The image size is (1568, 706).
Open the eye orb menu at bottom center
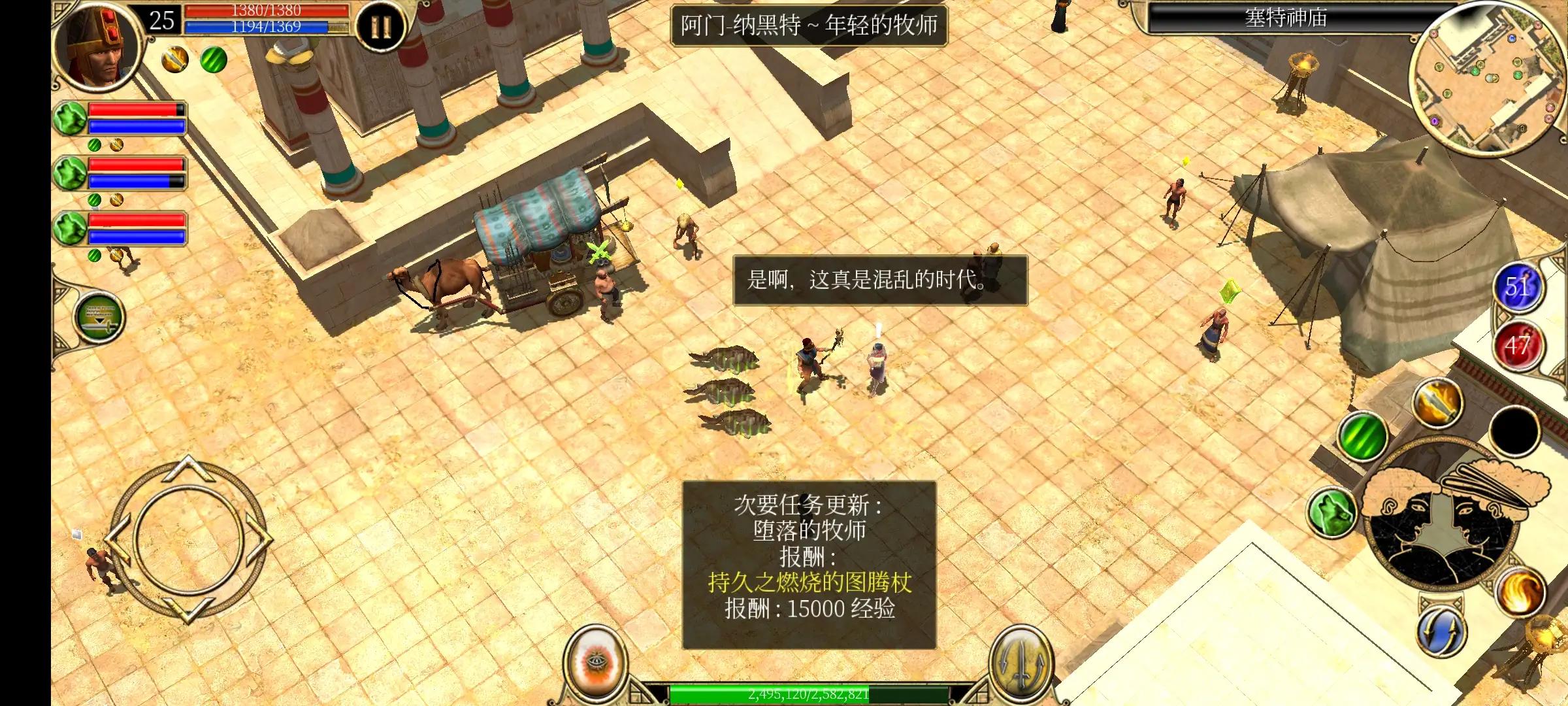tap(598, 667)
